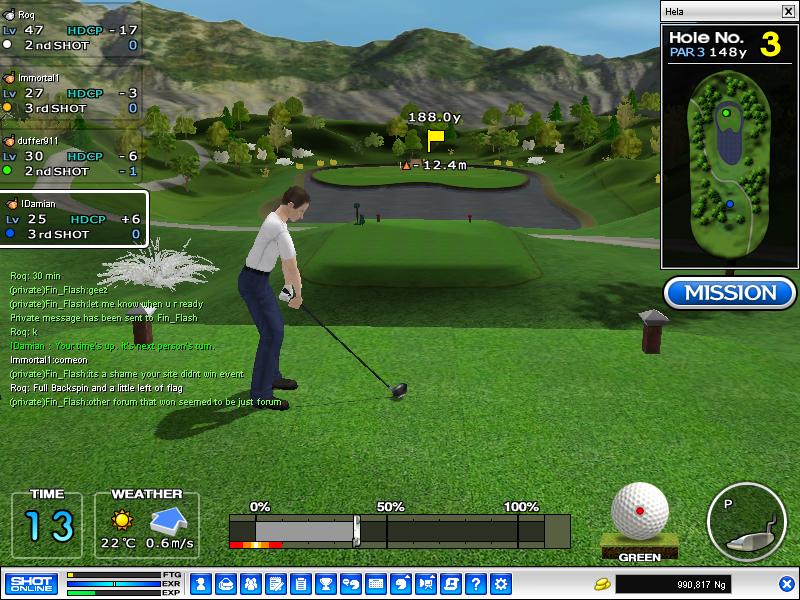
Task: Click the shot power gauge bar
Action: (x=400, y=530)
